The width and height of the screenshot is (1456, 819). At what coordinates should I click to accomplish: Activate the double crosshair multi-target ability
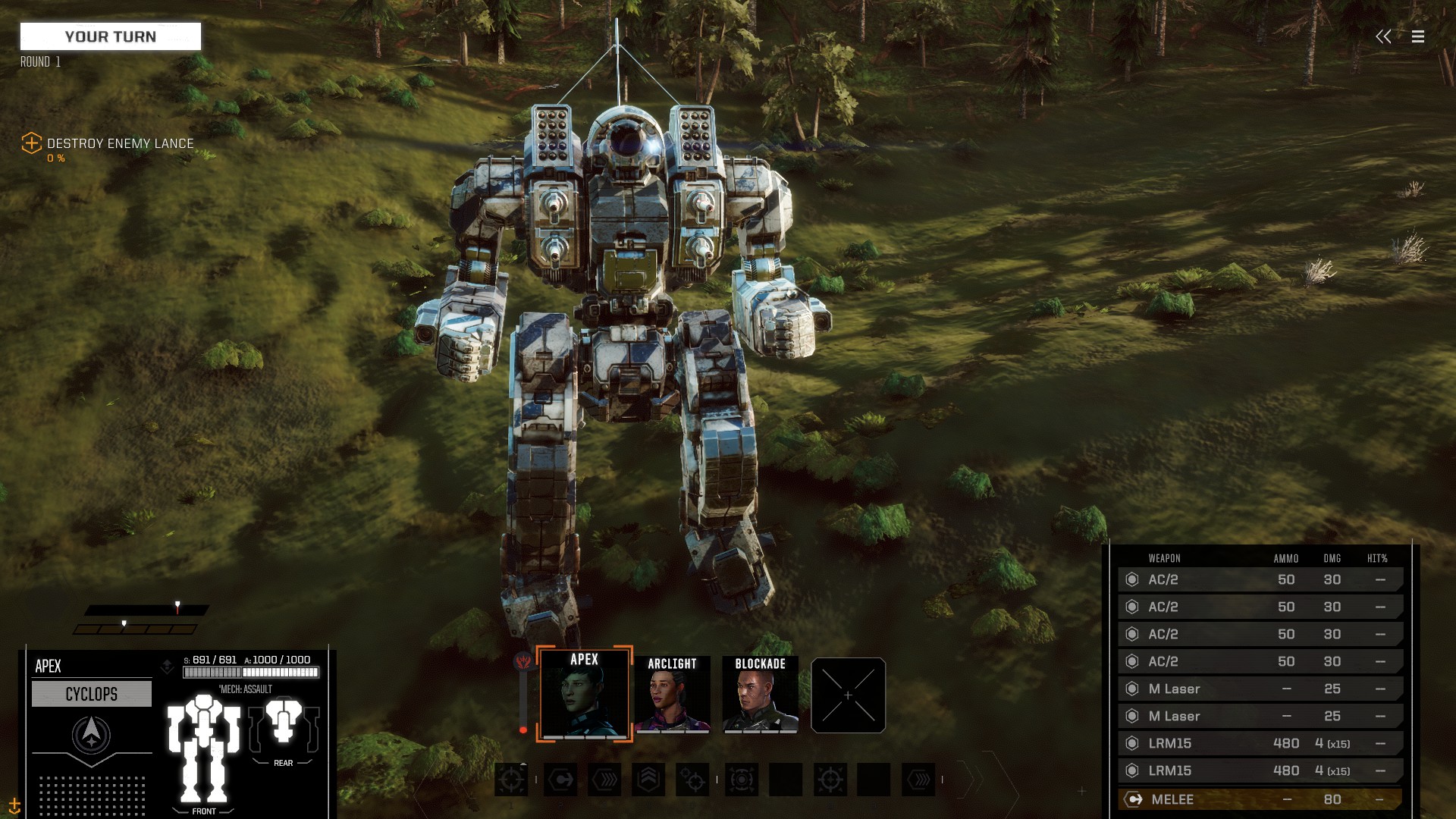[692, 780]
